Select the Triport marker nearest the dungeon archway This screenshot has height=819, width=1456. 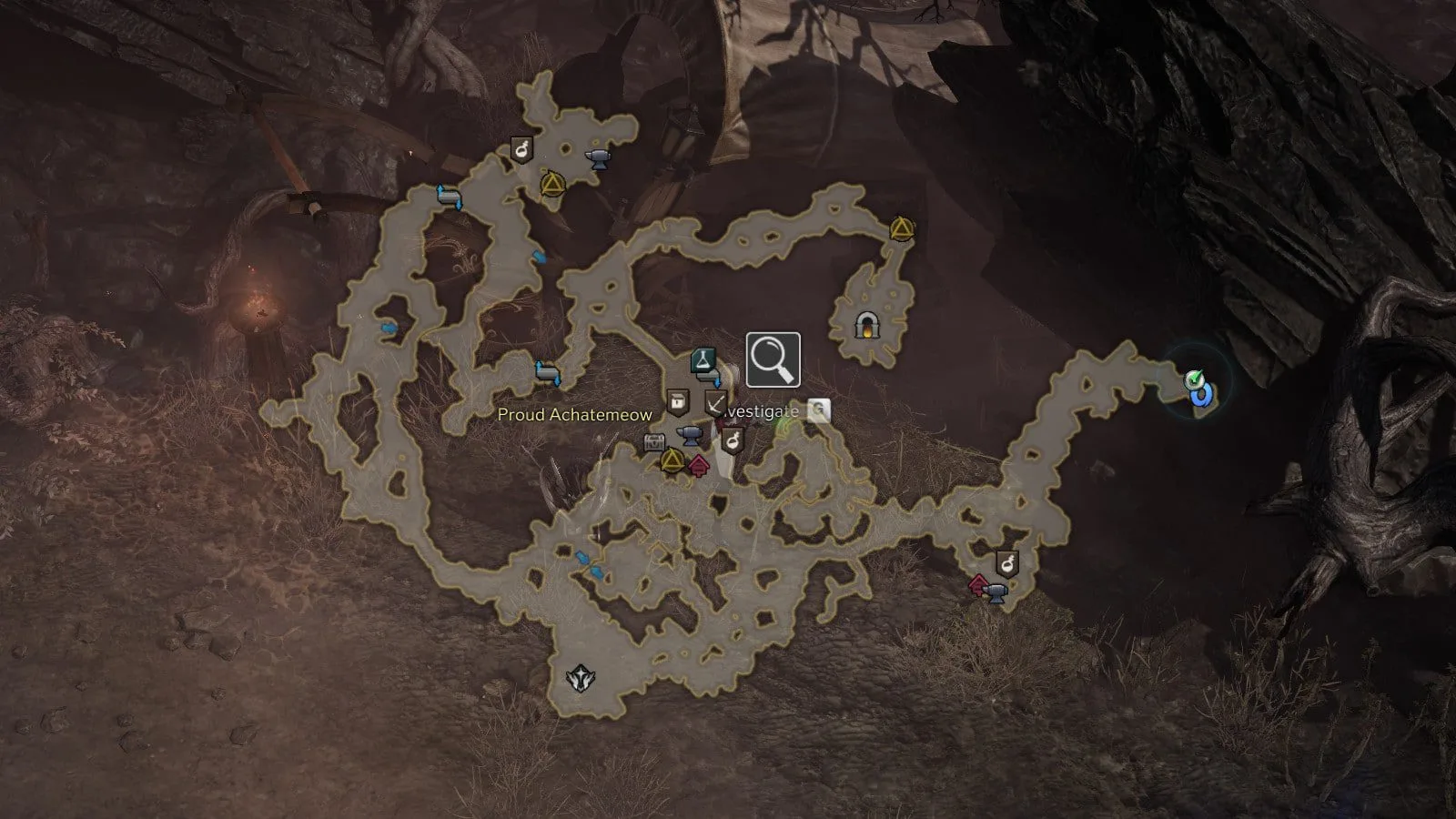900,228
